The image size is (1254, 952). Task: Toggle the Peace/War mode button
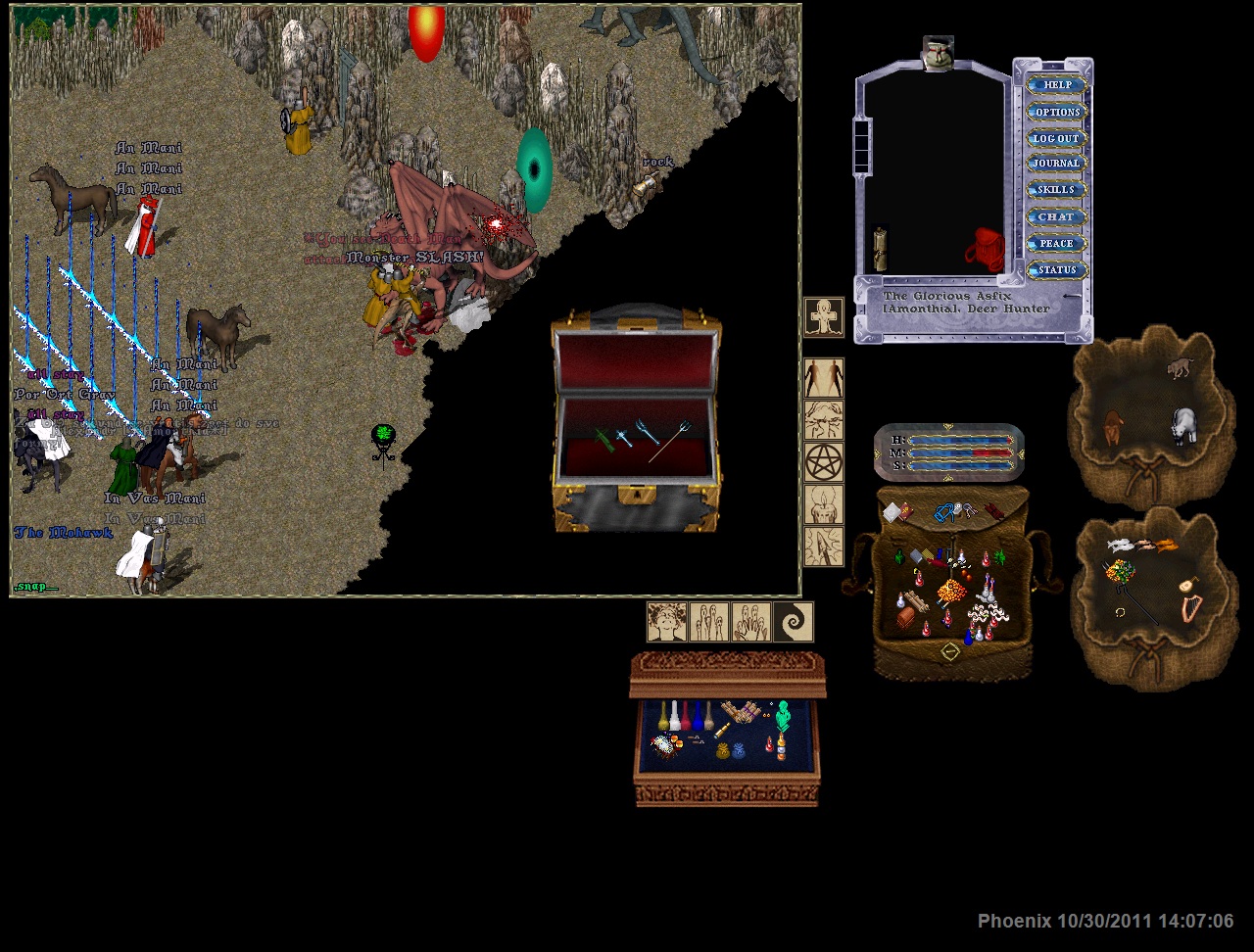[x=1056, y=243]
